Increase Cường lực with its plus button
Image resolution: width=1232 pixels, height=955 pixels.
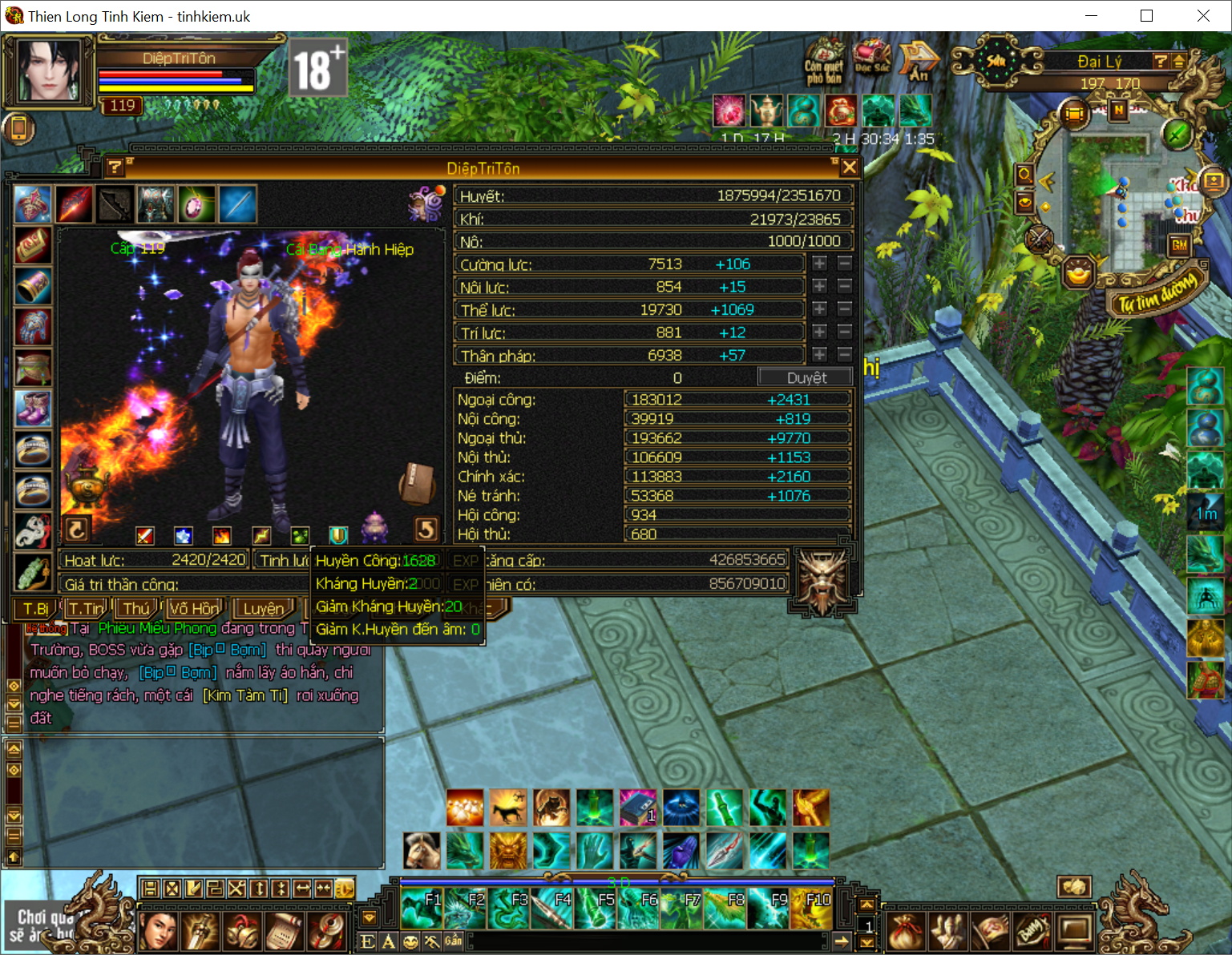(819, 264)
